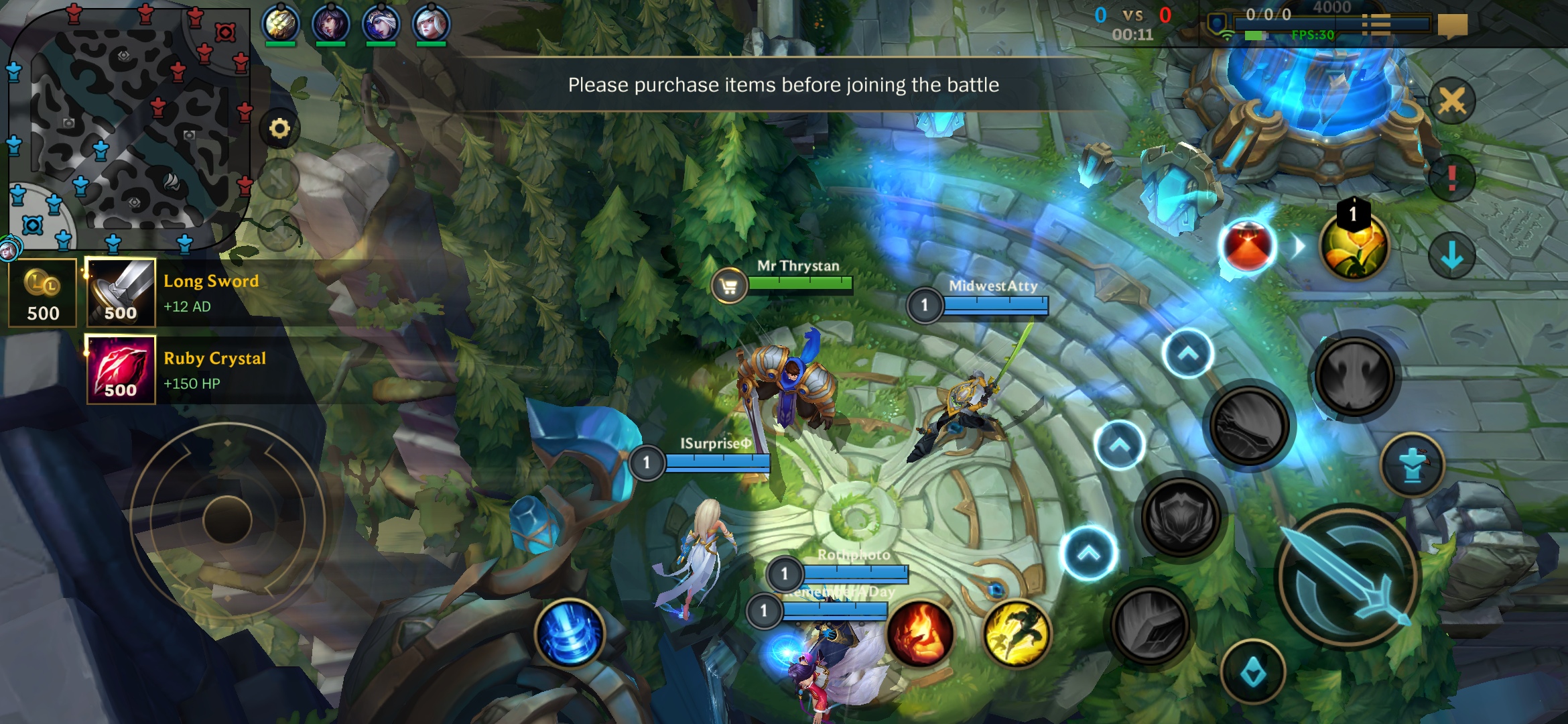
Task: Open the chat speech bubble
Action: pyautogui.click(x=1452, y=25)
